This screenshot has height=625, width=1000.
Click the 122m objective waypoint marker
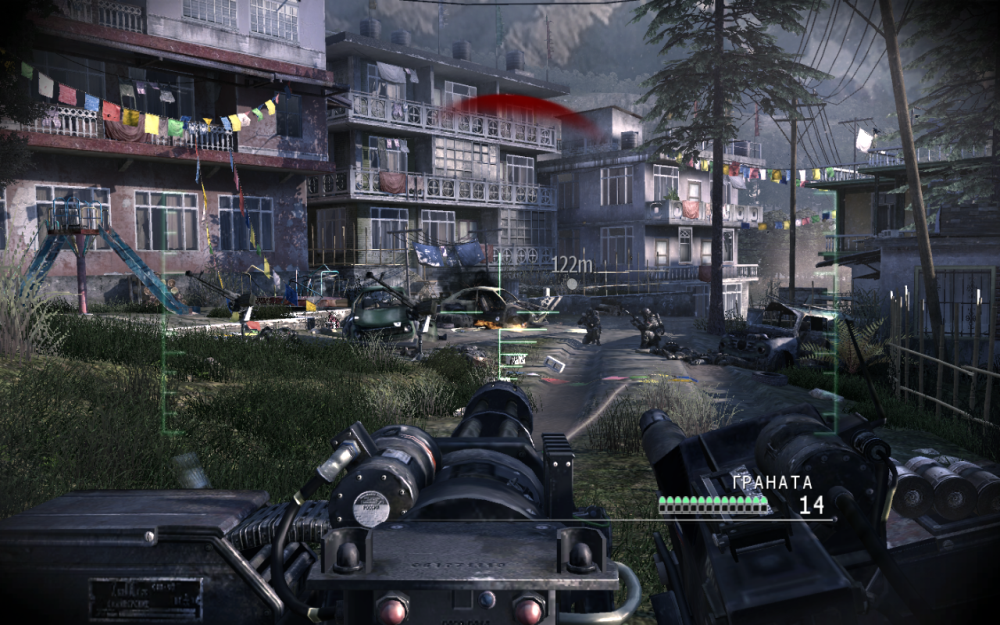click(x=571, y=283)
